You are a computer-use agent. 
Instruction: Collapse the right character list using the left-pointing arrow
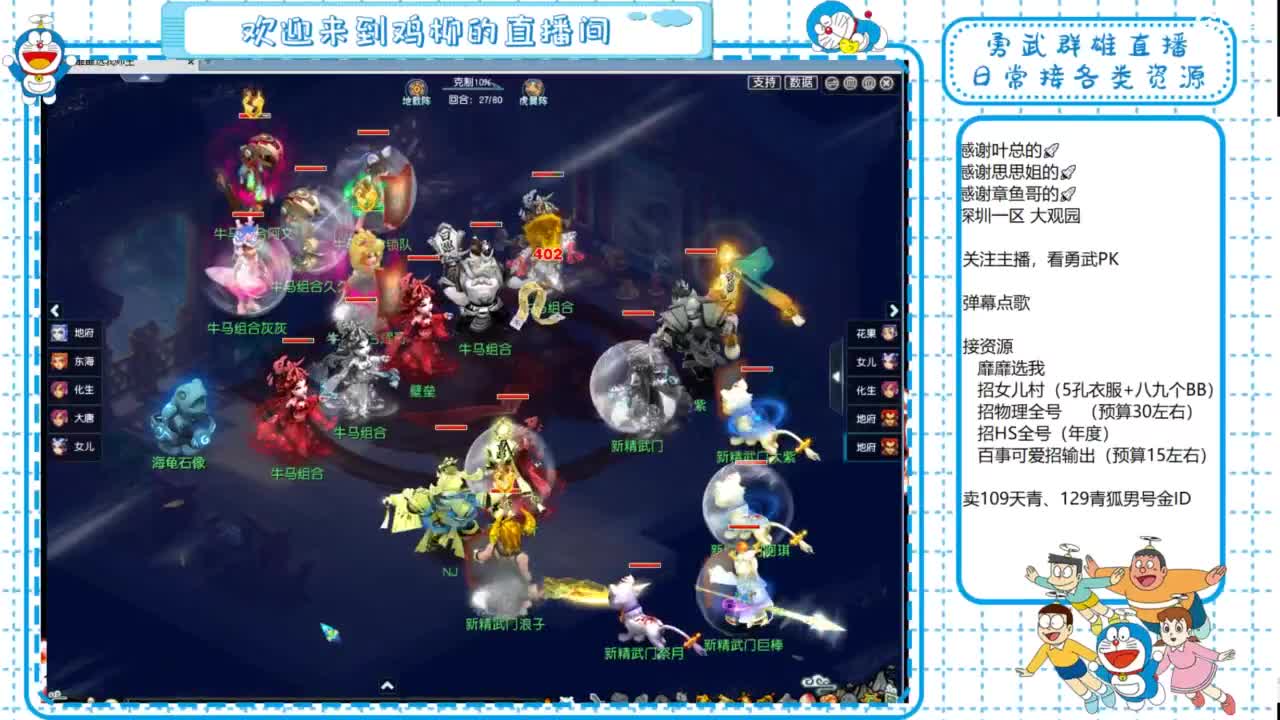coord(836,376)
